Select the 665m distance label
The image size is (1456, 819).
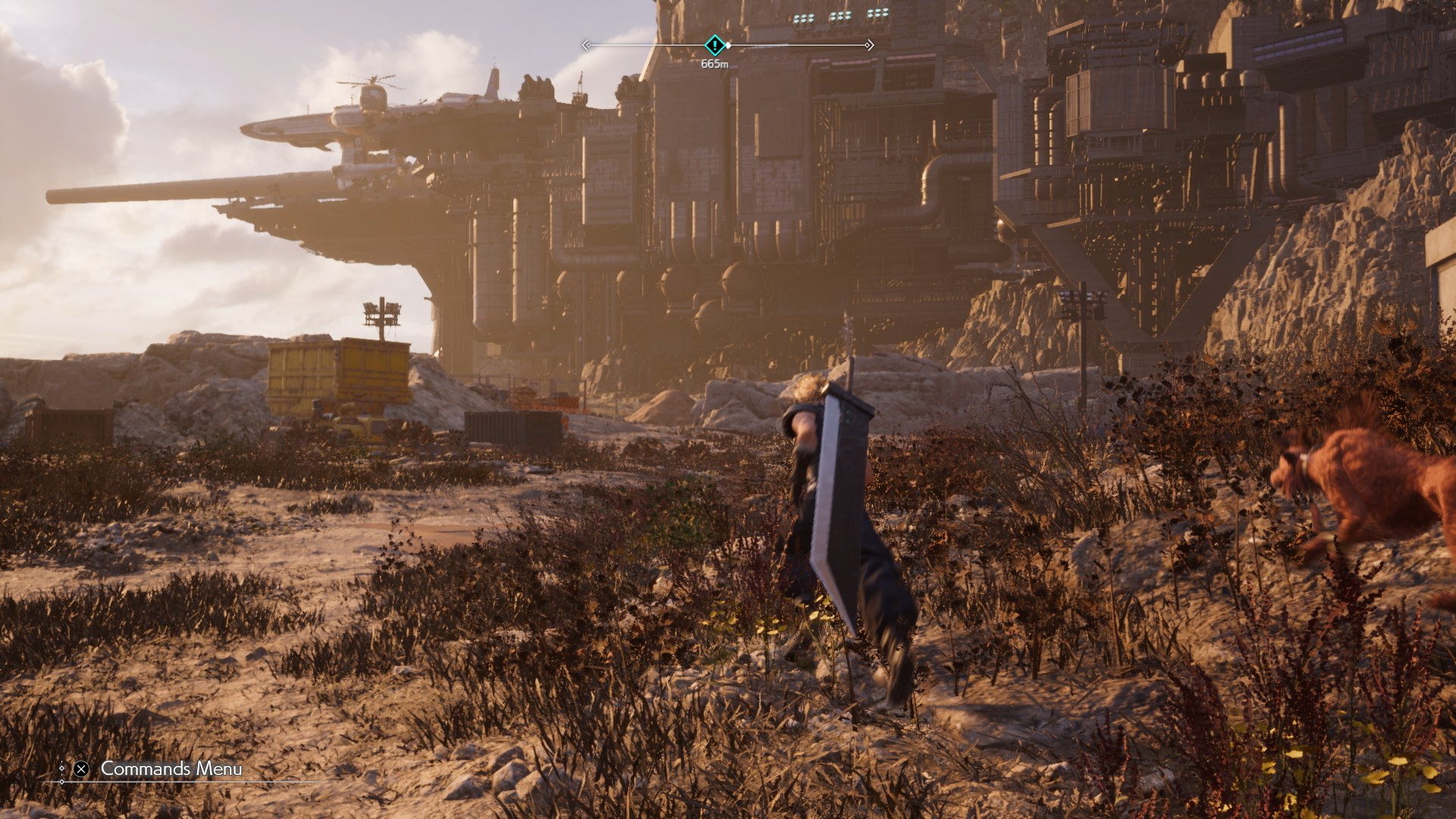pyautogui.click(x=715, y=64)
